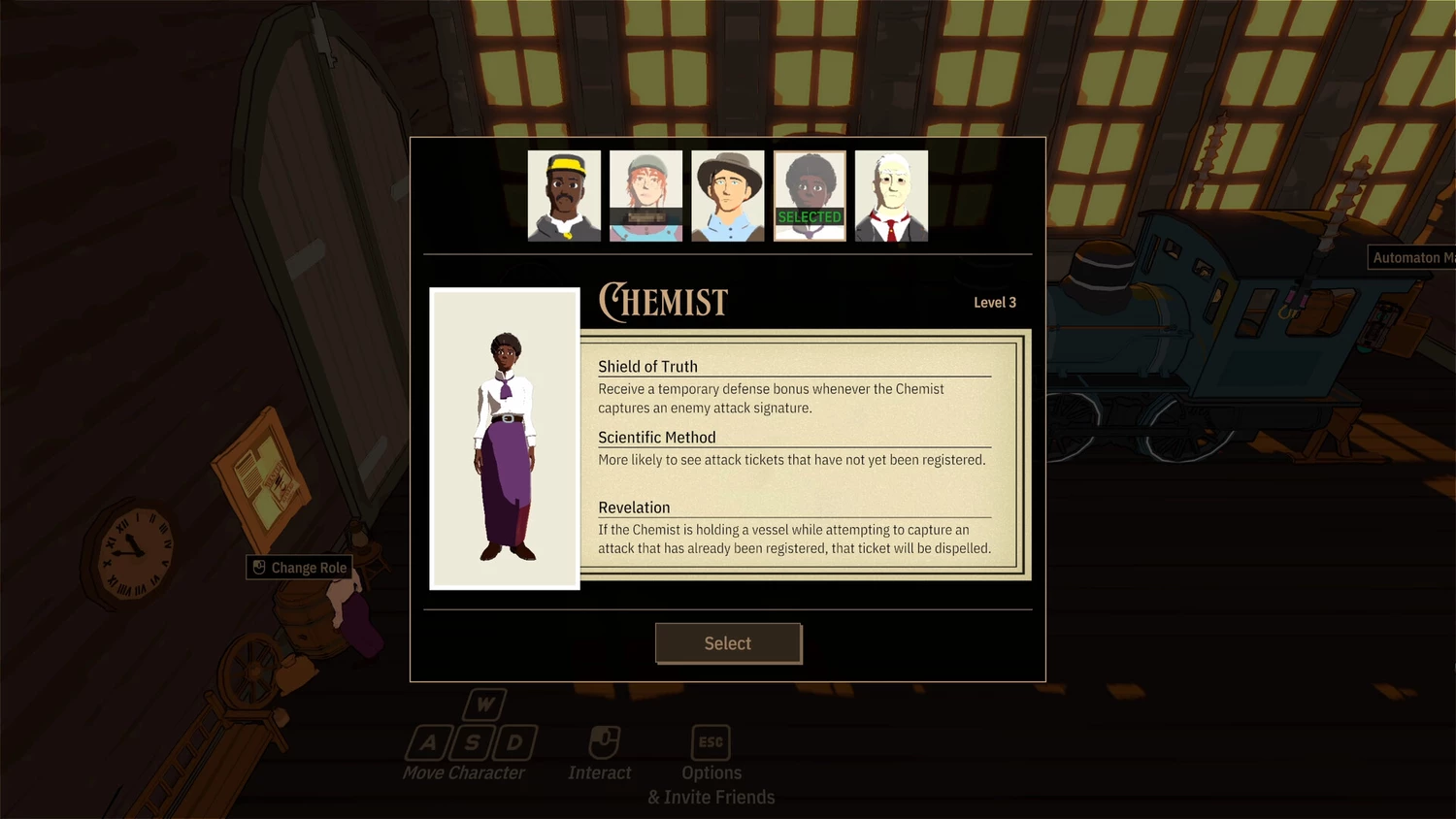
Task: Confirm the role with the Select button
Action: pos(728,643)
